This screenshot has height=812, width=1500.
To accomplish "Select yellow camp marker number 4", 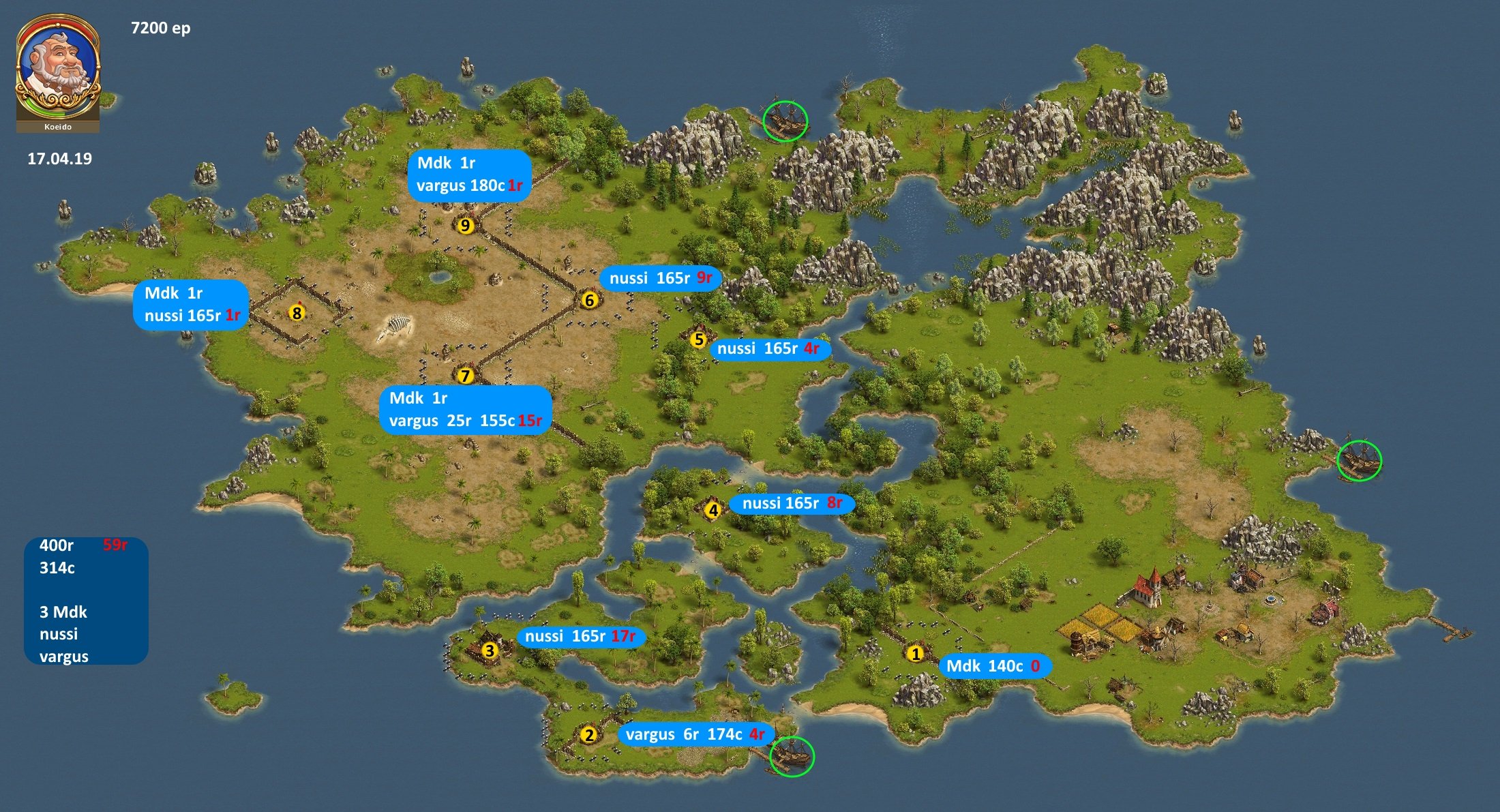I will 713,510.
